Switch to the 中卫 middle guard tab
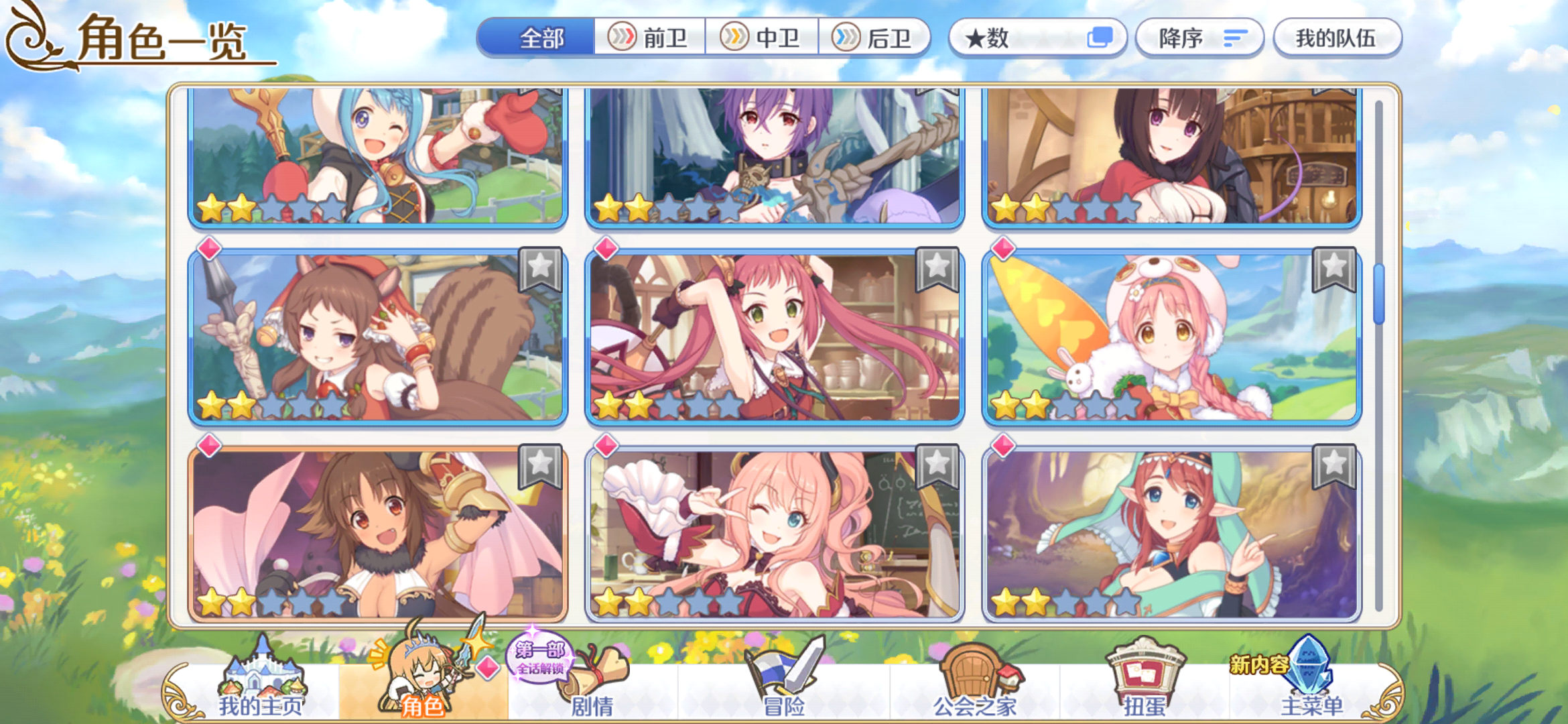This screenshot has height=724, width=1568. [x=764, y=38]
